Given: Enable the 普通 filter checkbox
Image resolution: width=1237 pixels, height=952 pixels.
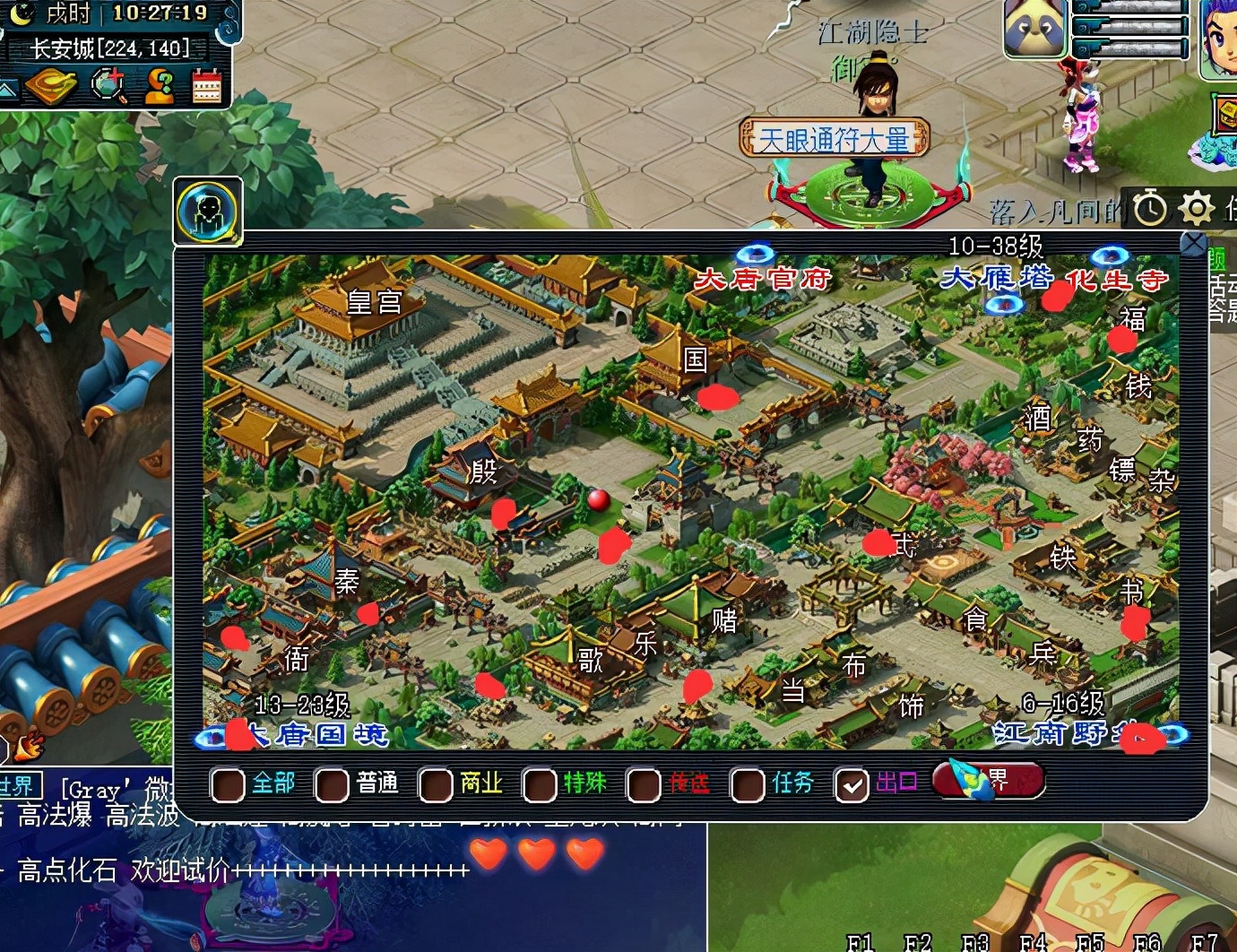Looking at the screenshot, I should tap(332, 785).
